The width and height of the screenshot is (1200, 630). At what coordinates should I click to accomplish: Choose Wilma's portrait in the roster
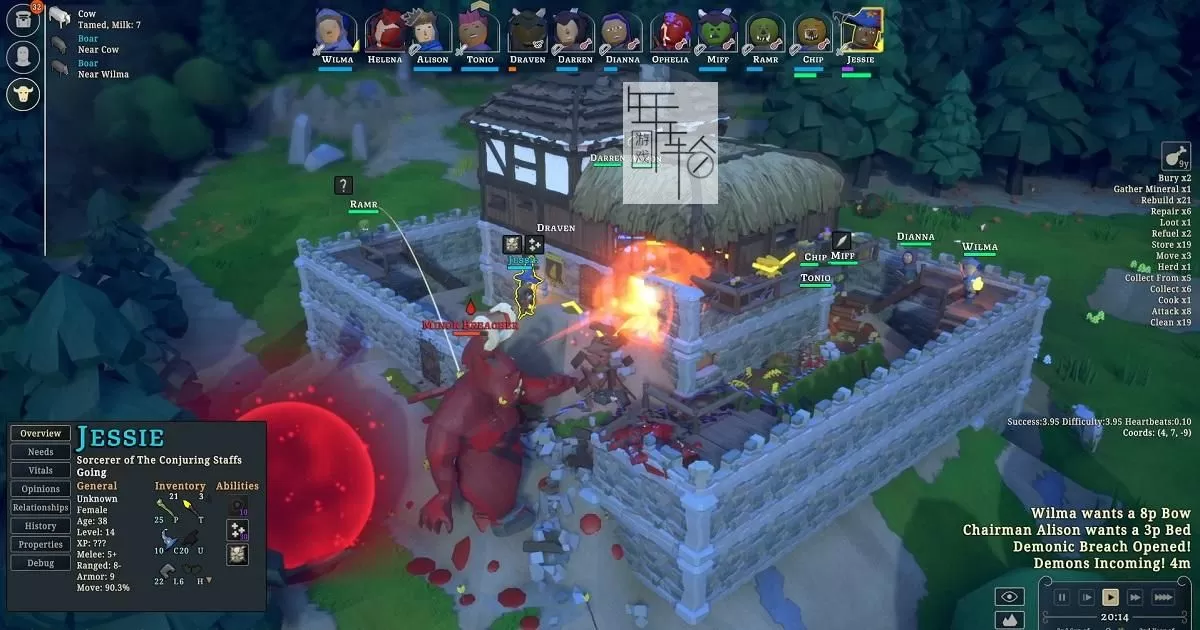(x=337, y=33)
